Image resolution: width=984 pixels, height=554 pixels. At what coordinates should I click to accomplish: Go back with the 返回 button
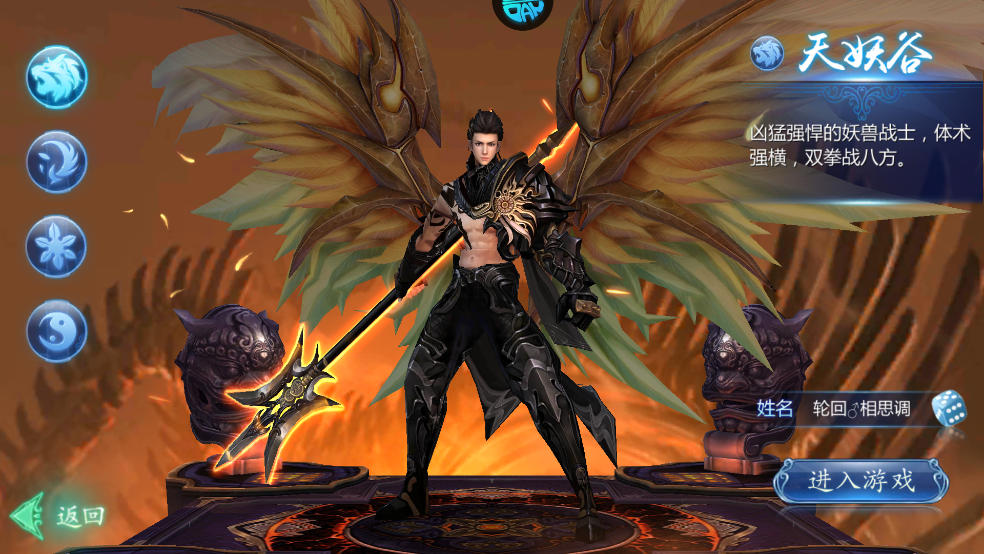(x=59, y=516)
